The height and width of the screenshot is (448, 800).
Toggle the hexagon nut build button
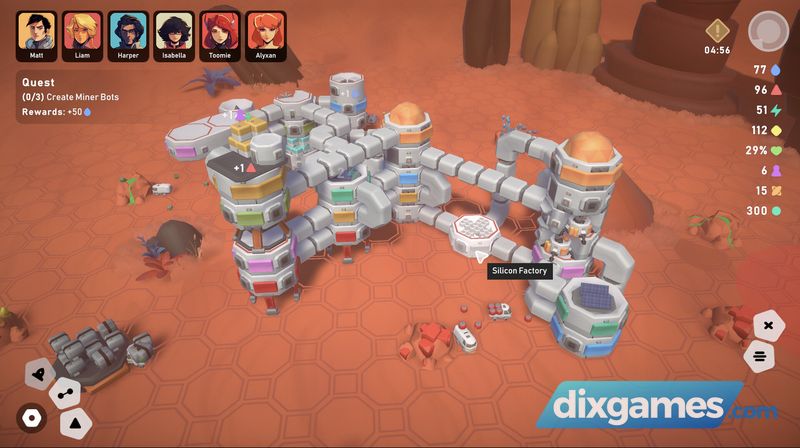click(32, 417)
